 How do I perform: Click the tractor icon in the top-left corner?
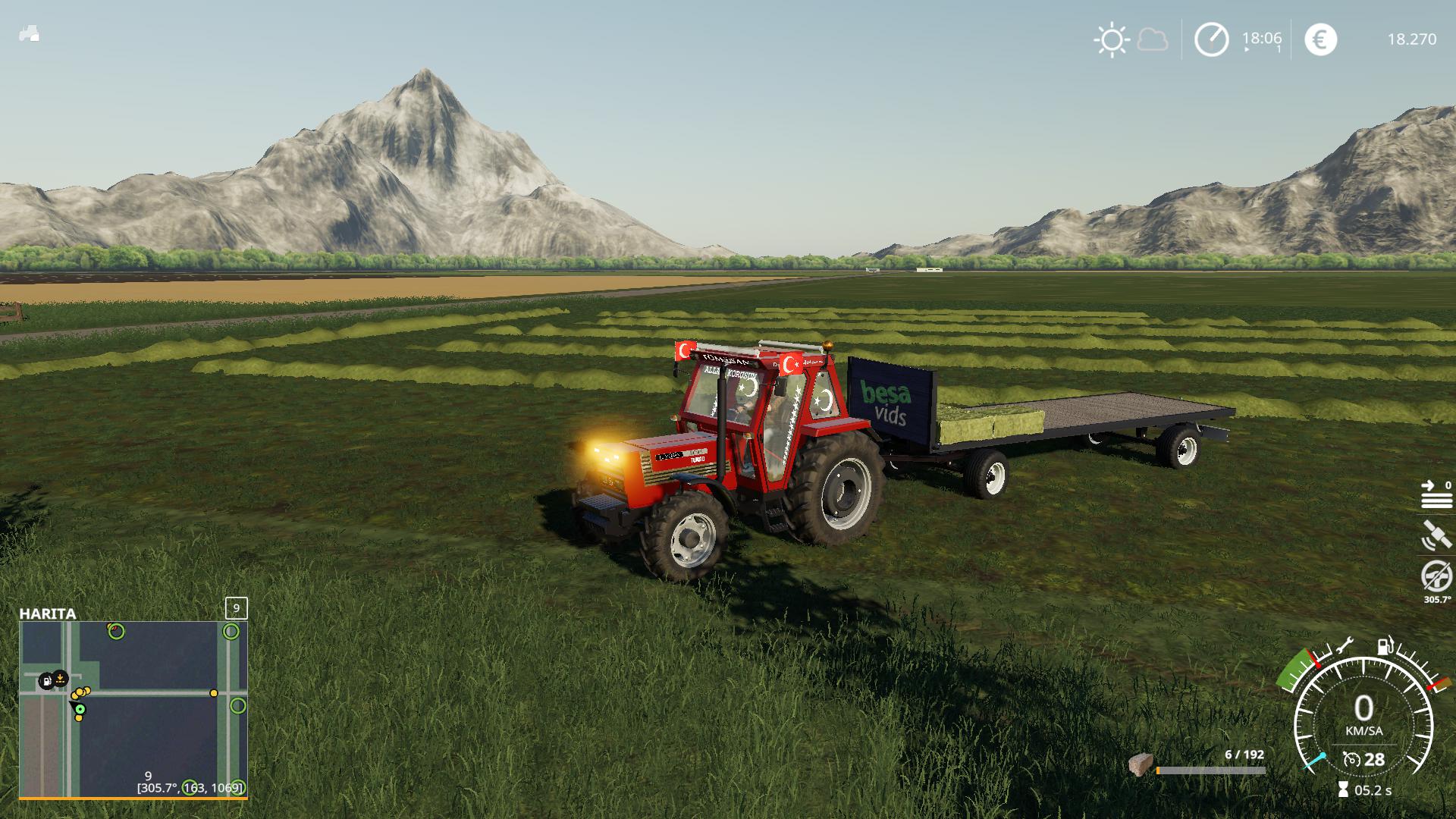(29, 35)
